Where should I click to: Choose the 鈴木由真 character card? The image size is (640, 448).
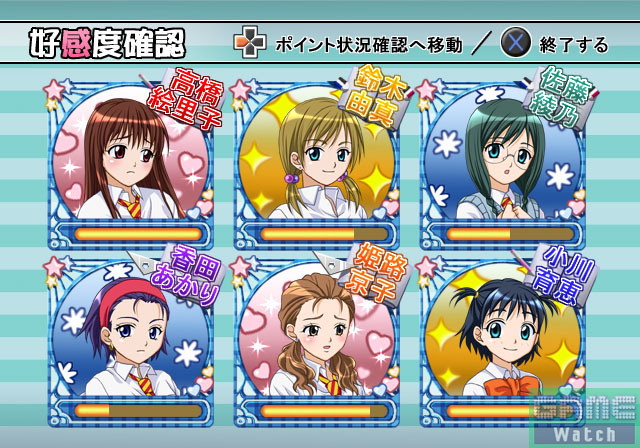316,160
